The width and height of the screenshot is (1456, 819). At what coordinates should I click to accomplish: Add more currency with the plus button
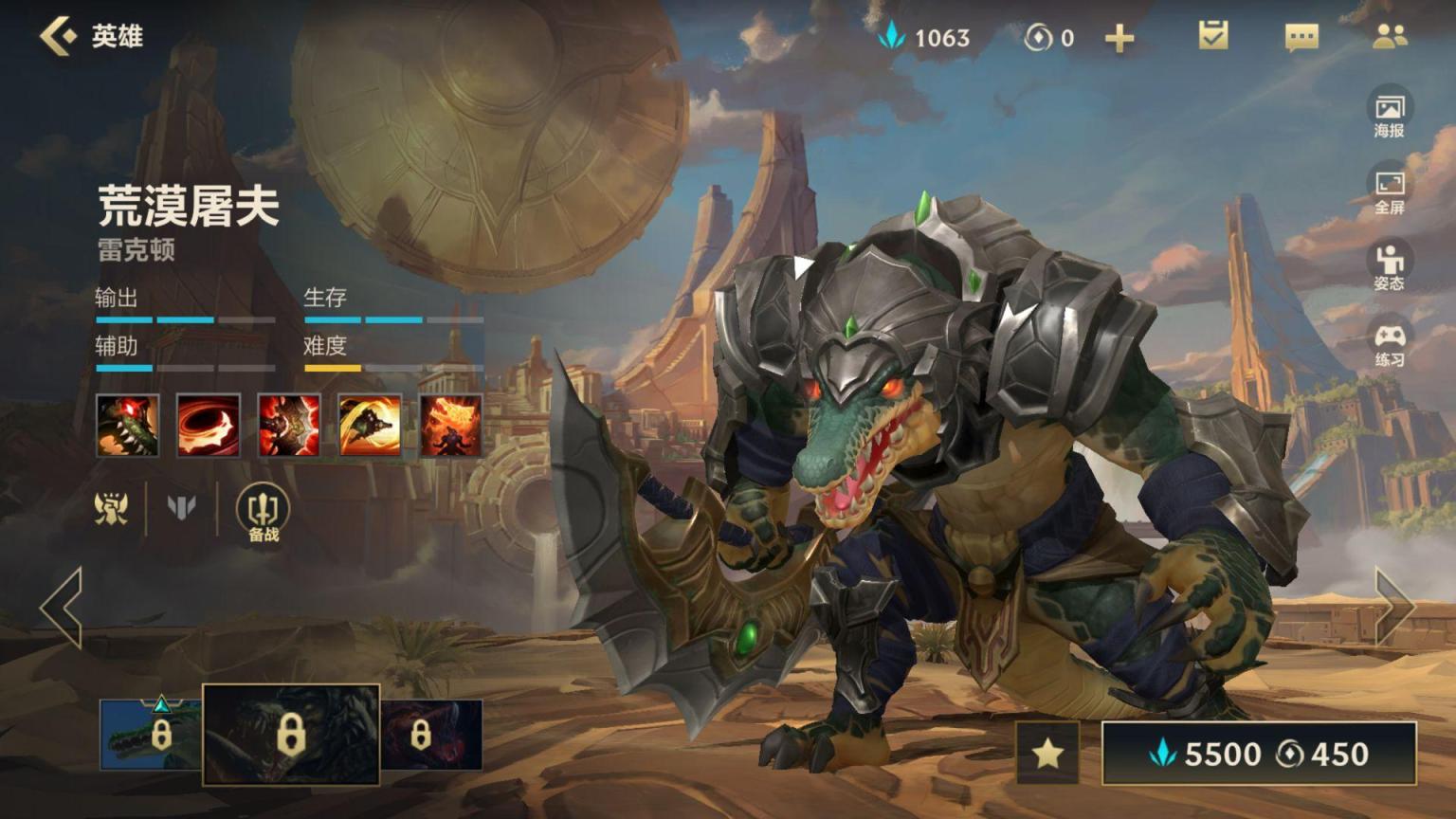pos(1119,38)
